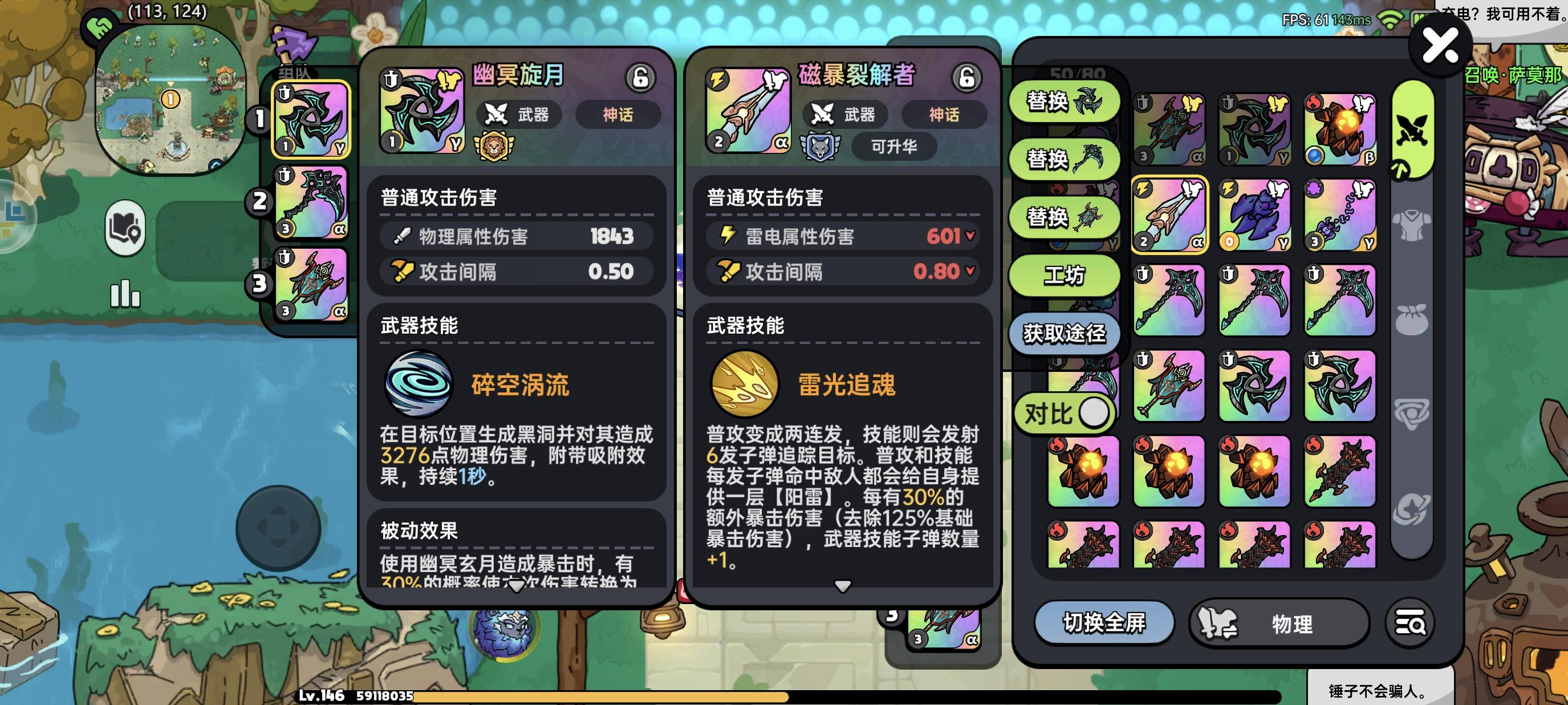Click the 神话 rarity label on 幽冥旋月
The height and width of the screenshot is (705, 1568).
619,116
